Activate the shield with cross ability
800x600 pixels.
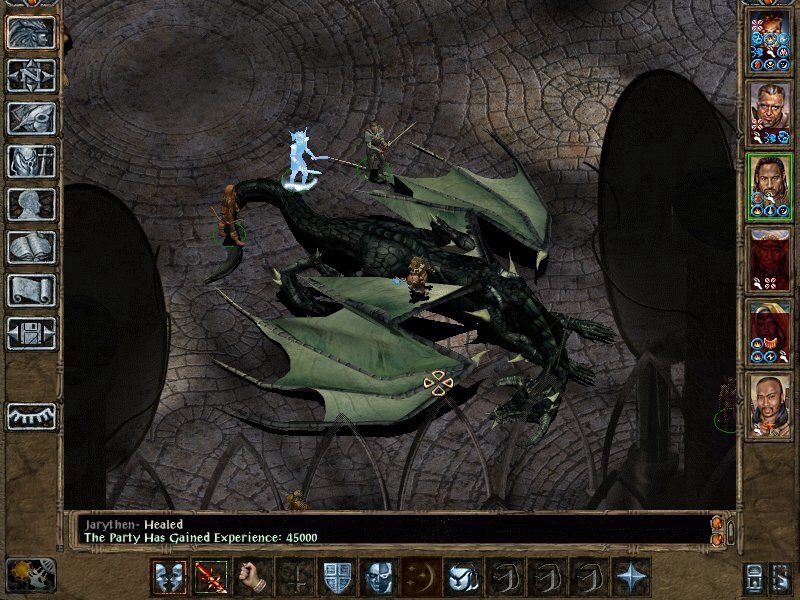click(x=337, y=578)
